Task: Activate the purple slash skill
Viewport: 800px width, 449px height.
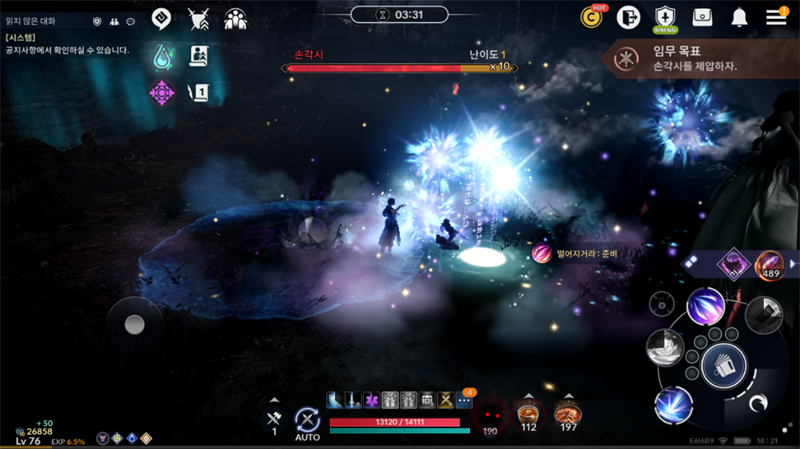Action: click(706, 305)
